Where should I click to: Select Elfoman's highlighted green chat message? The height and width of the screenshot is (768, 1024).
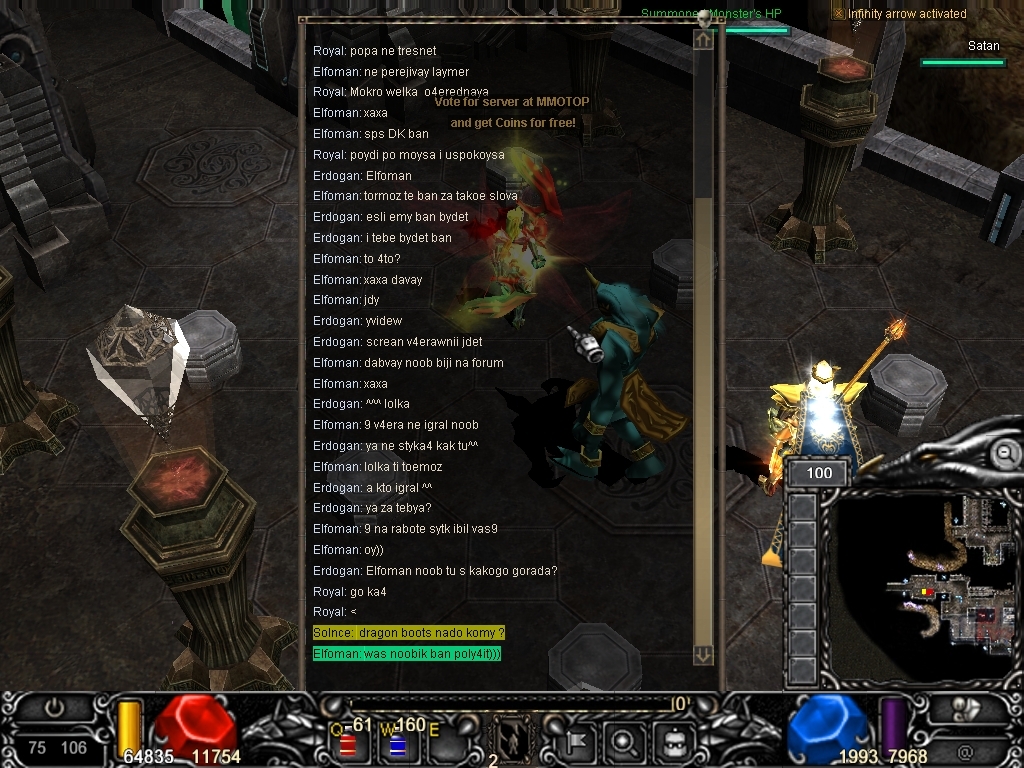[x=406, y=654]
